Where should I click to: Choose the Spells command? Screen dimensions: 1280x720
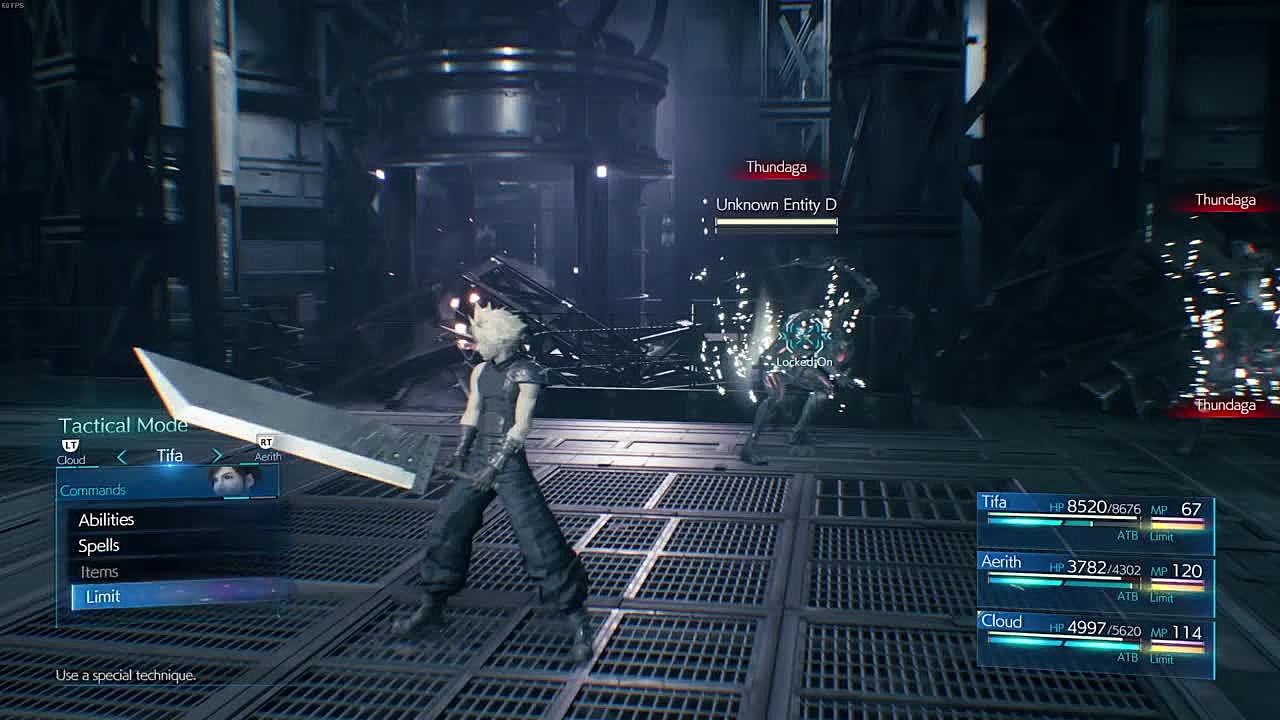coord(99,546)
